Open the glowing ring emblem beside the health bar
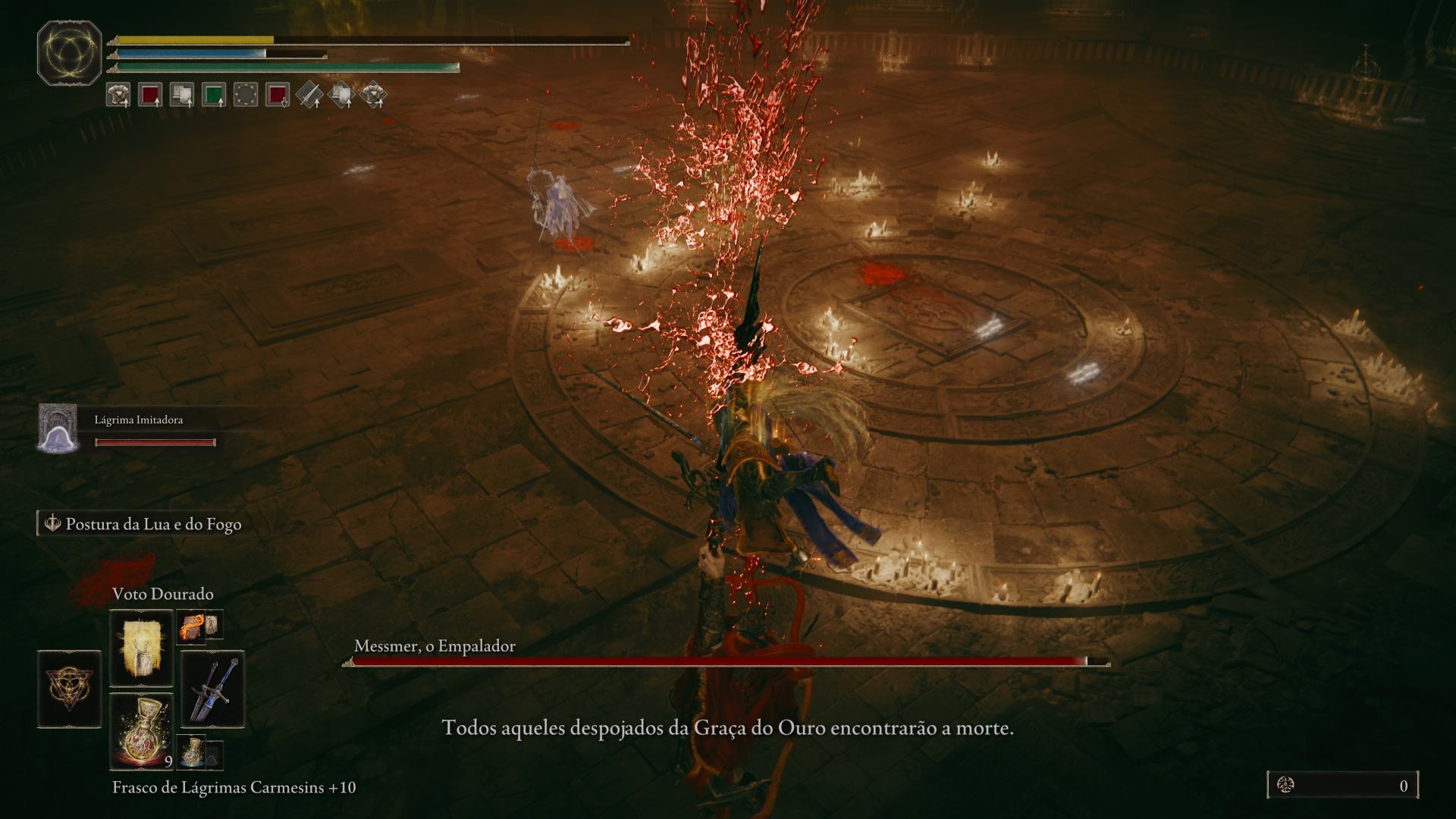The image size is (1456, 819). point(69,53)
